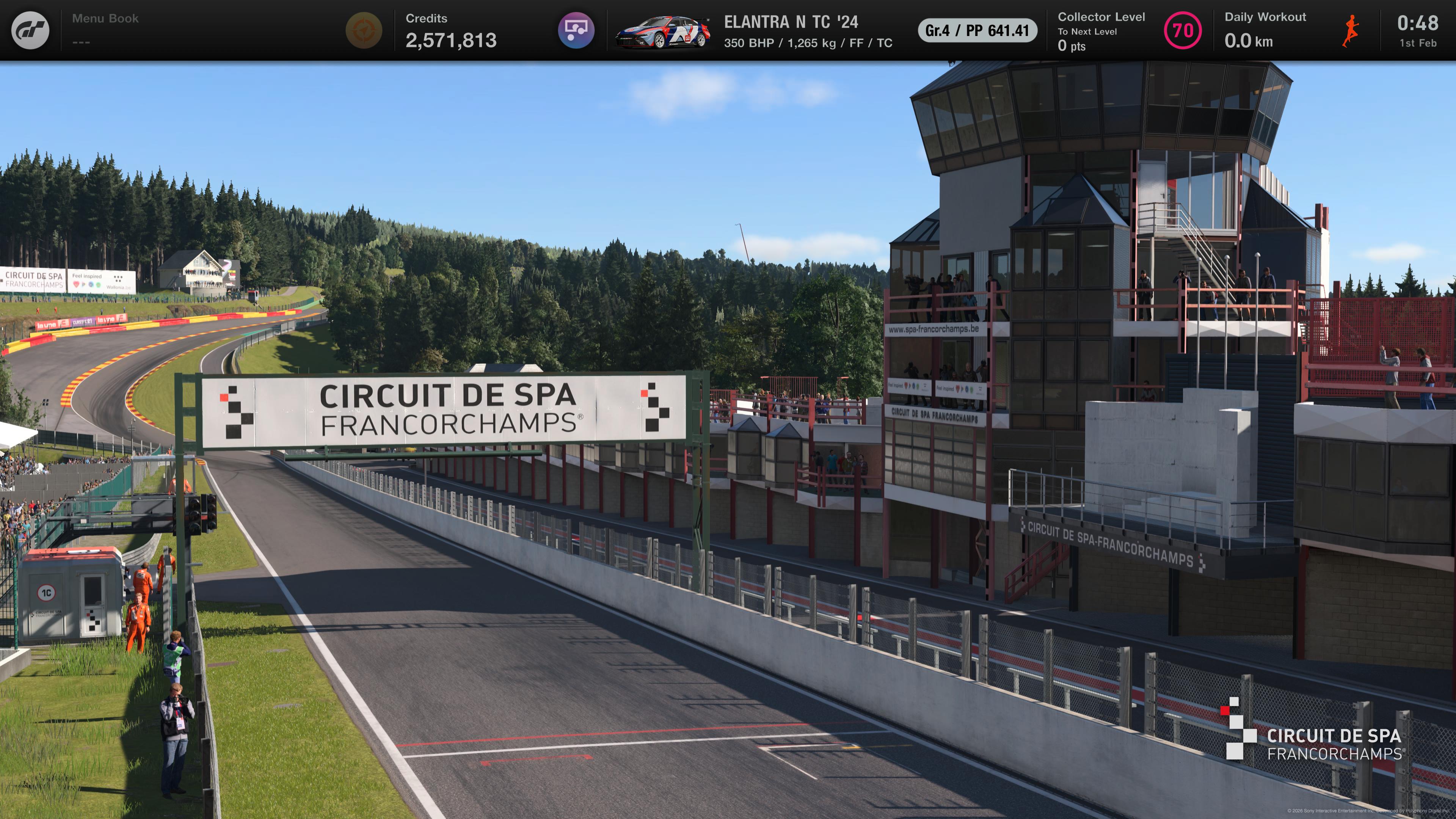The width and height of the screenshot is (1456, 819).
Task: Open the purple showcase icon
Action: coord(576,30)
